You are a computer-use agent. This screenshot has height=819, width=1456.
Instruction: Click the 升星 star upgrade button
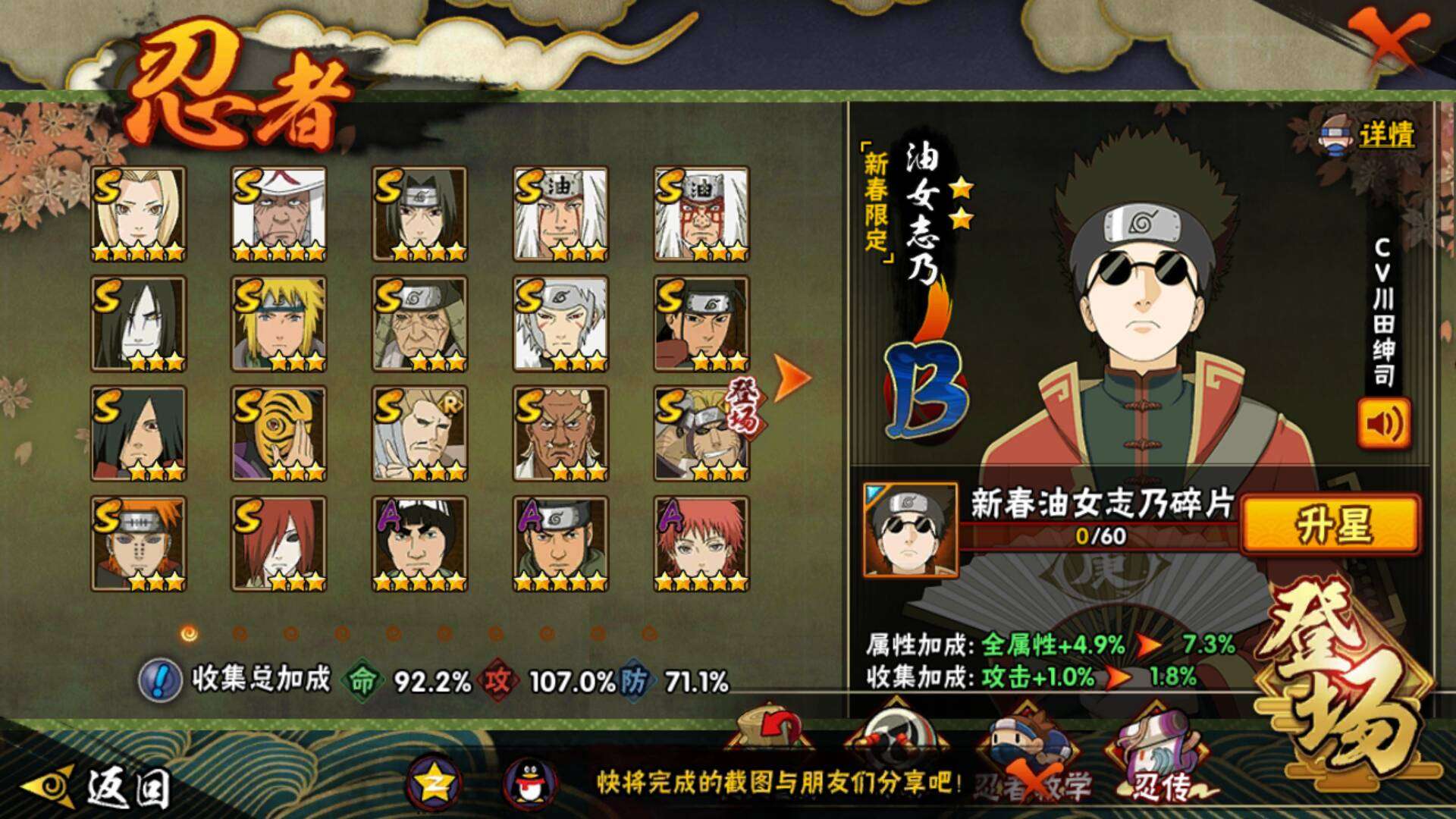click(1331, 525)
